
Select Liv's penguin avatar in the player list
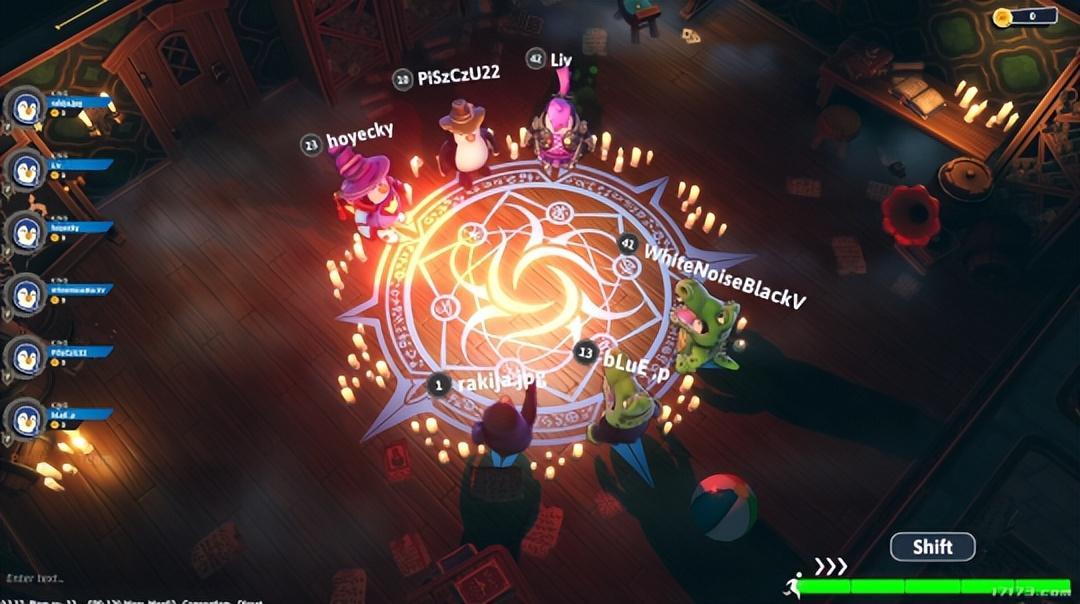click(x=27, y=170)
